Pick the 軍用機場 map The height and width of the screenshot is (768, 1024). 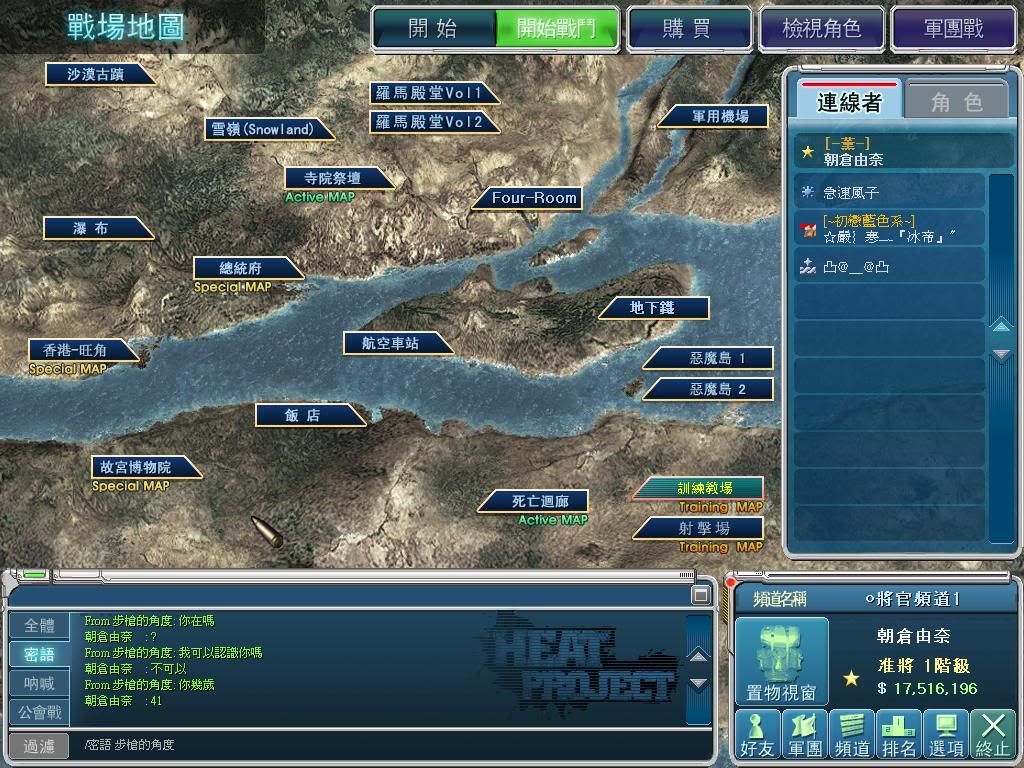719,116
